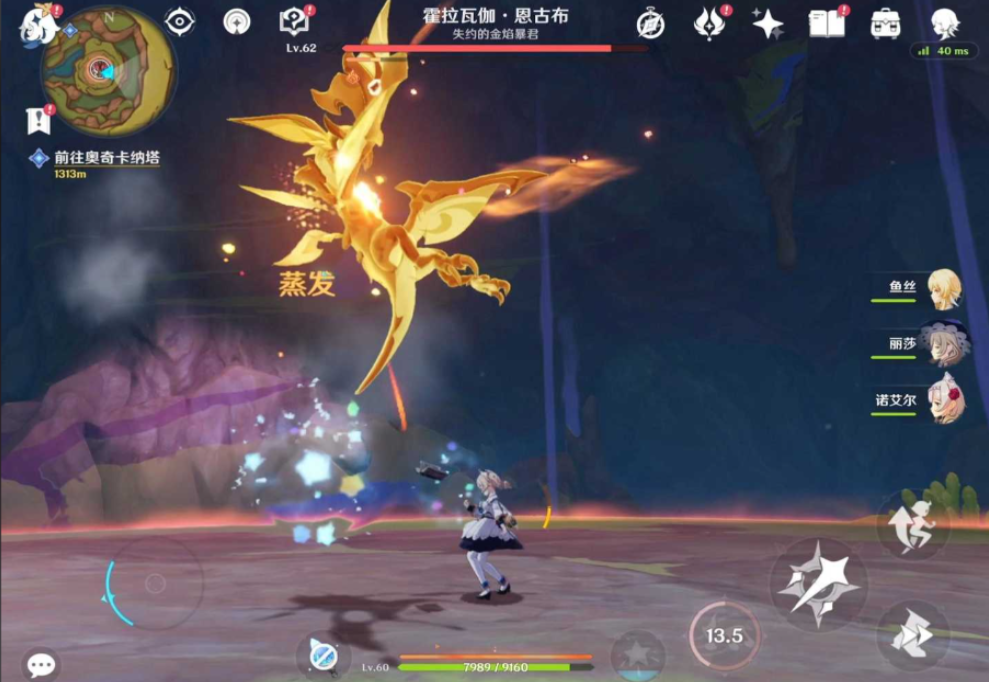Image resolution: width=989 pixels, height=682 pixels.
Task: Use the blue orb gadget icon
Action: (x=322, y=656)
